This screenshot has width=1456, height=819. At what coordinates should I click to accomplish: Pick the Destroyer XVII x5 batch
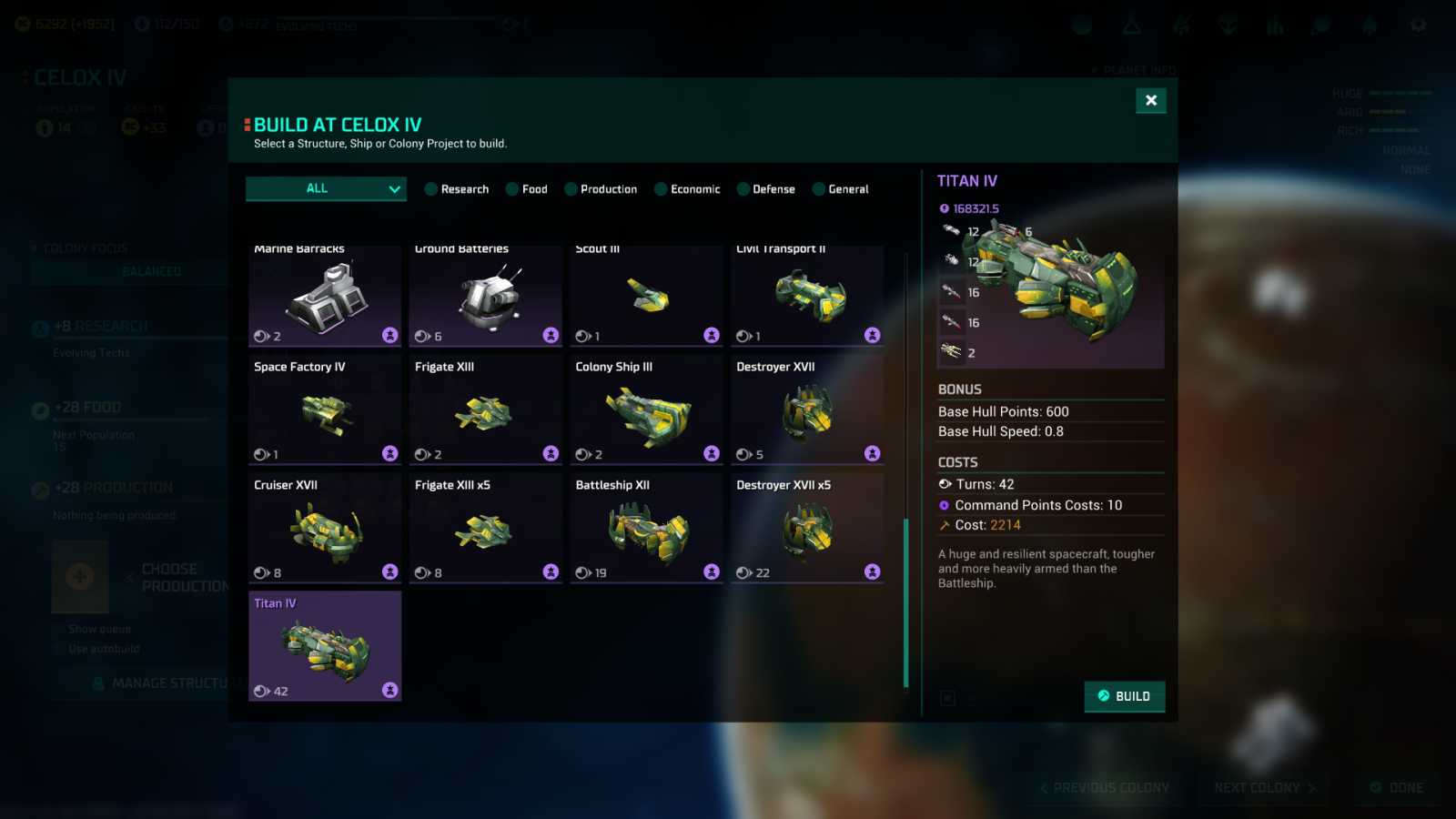[x=807, y=528]
